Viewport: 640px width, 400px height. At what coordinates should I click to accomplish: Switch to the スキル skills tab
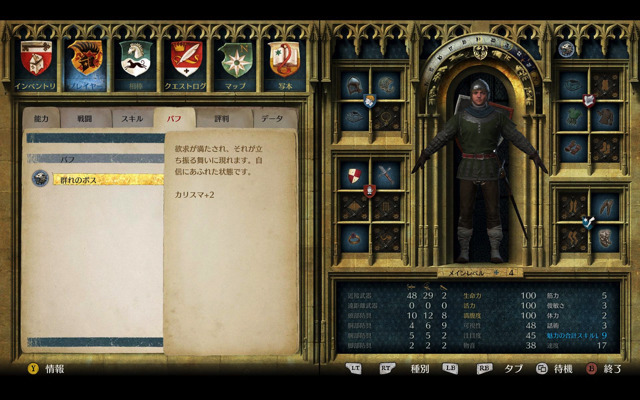coord(132,118)
